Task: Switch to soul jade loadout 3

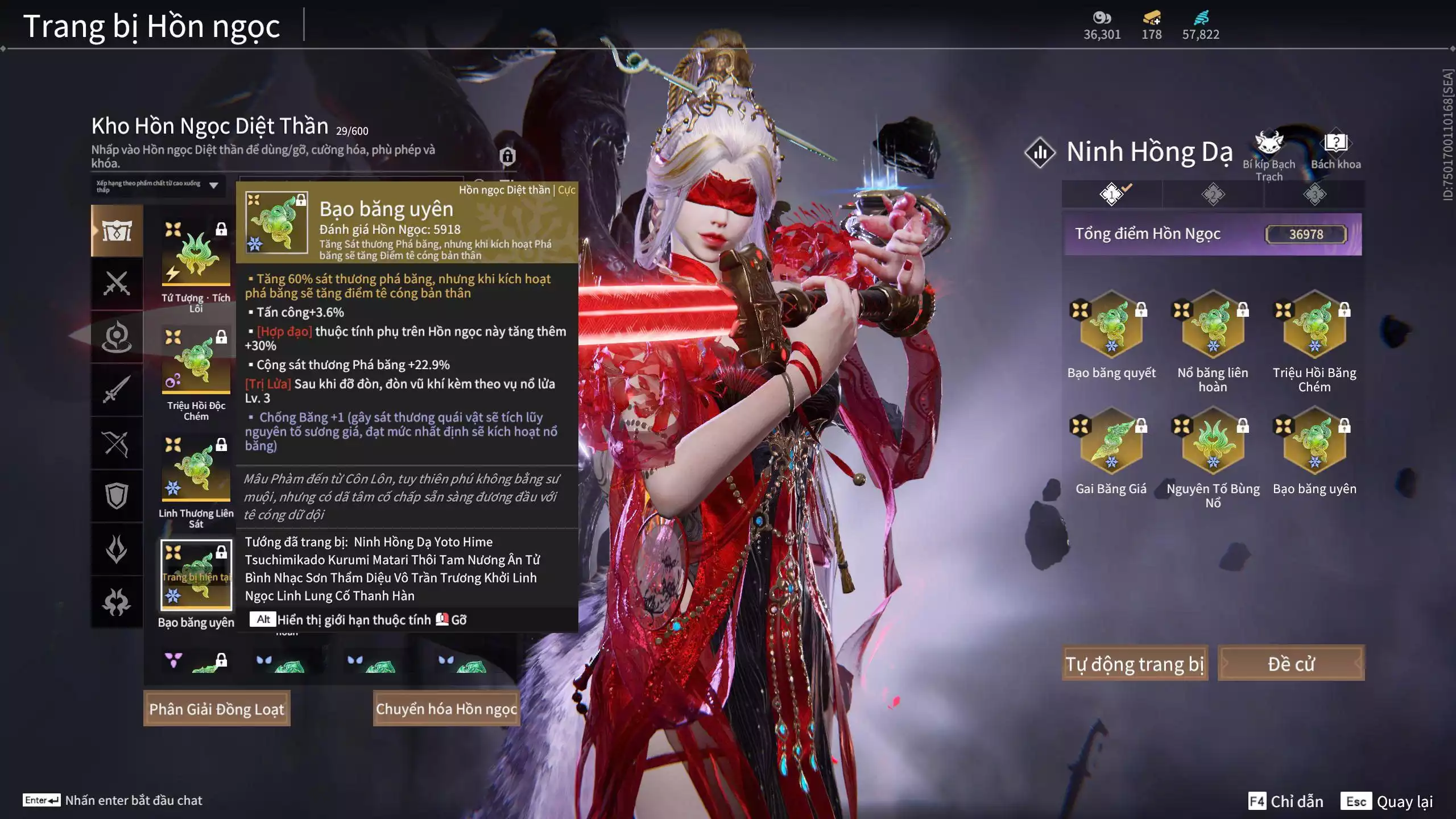Action: (x=1314, y=195)
